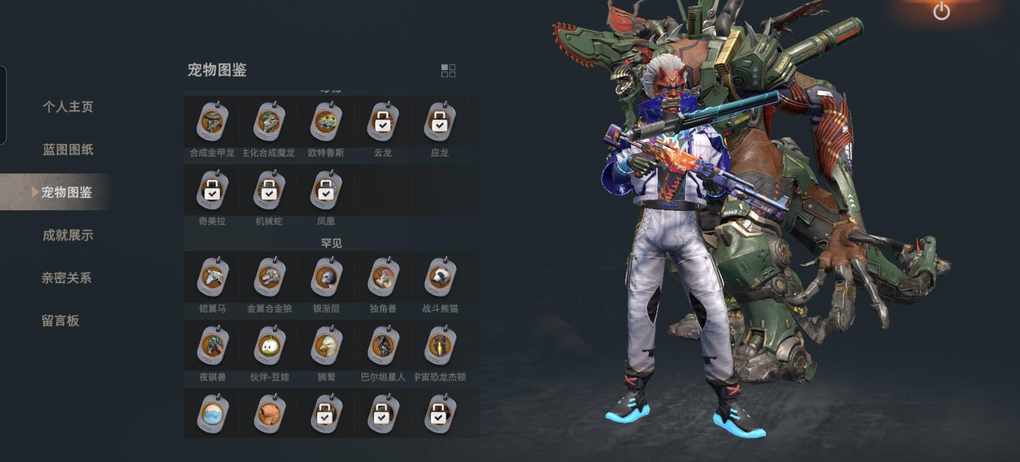Toggle the pet grid layout view
1020x462 pixels.
tap(448, 70)
